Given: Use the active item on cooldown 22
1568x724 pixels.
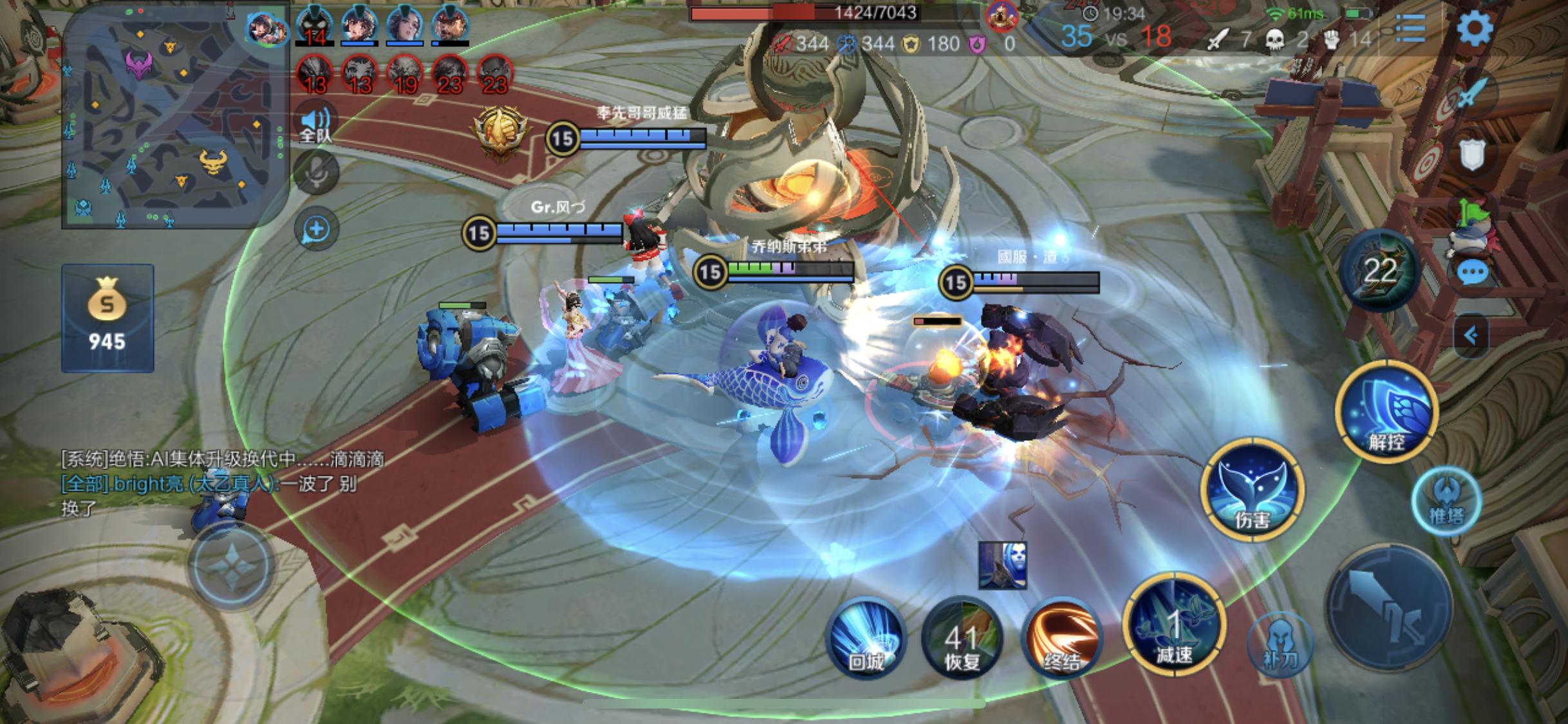Looking at the screenshot, I should point(1379,270).
